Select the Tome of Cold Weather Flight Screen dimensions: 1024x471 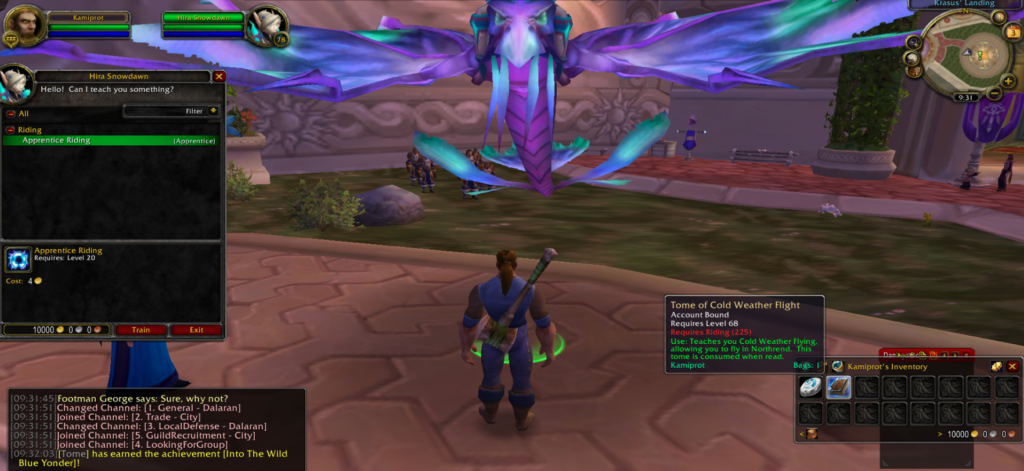839,387
